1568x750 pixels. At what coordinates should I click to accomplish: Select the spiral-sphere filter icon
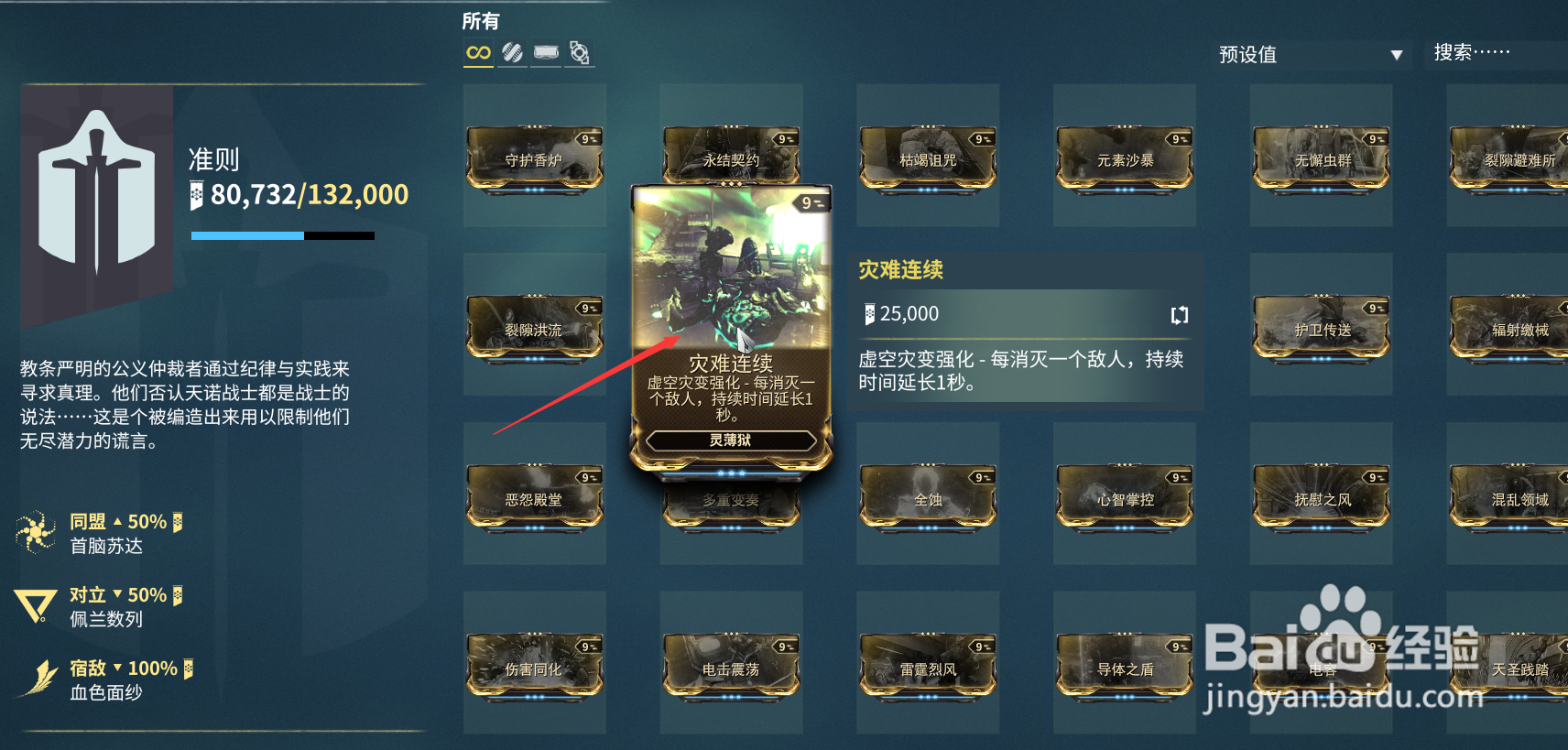point(512,53)
